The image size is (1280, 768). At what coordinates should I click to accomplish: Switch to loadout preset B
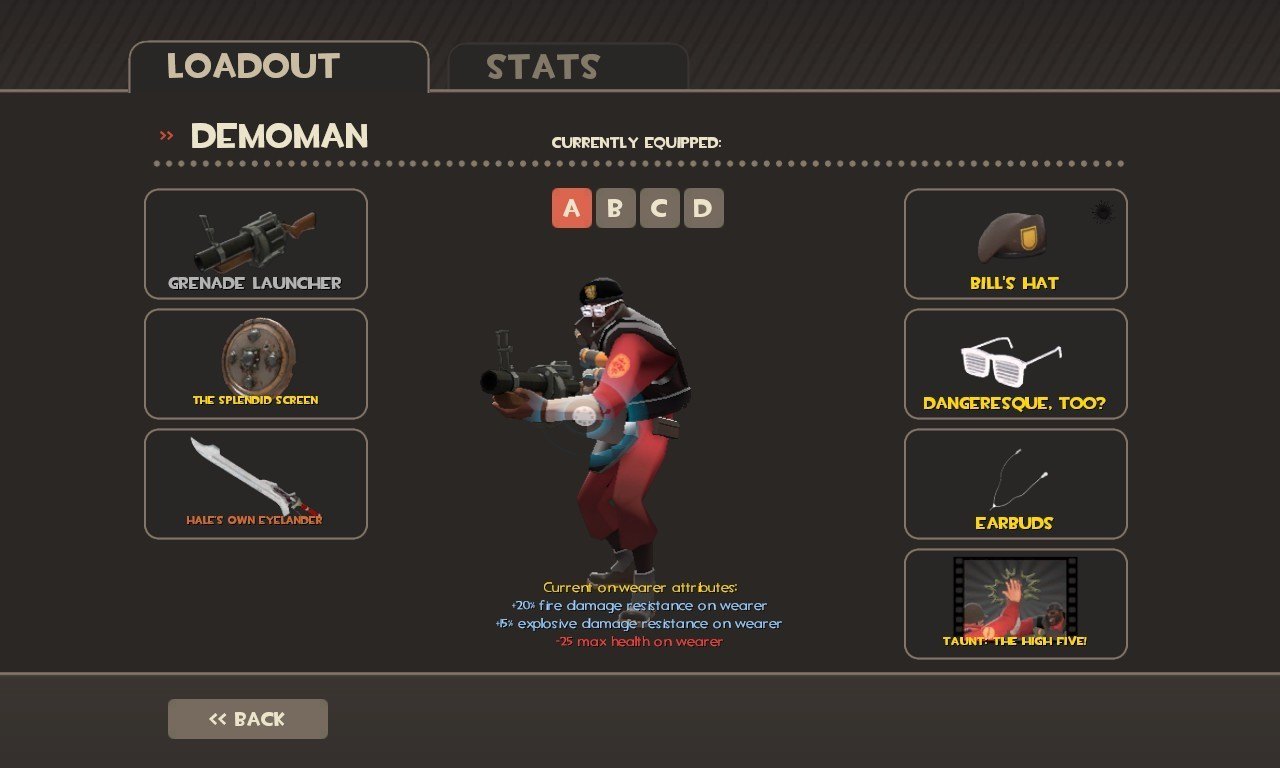pyautogui.click(x=616, y=208)
